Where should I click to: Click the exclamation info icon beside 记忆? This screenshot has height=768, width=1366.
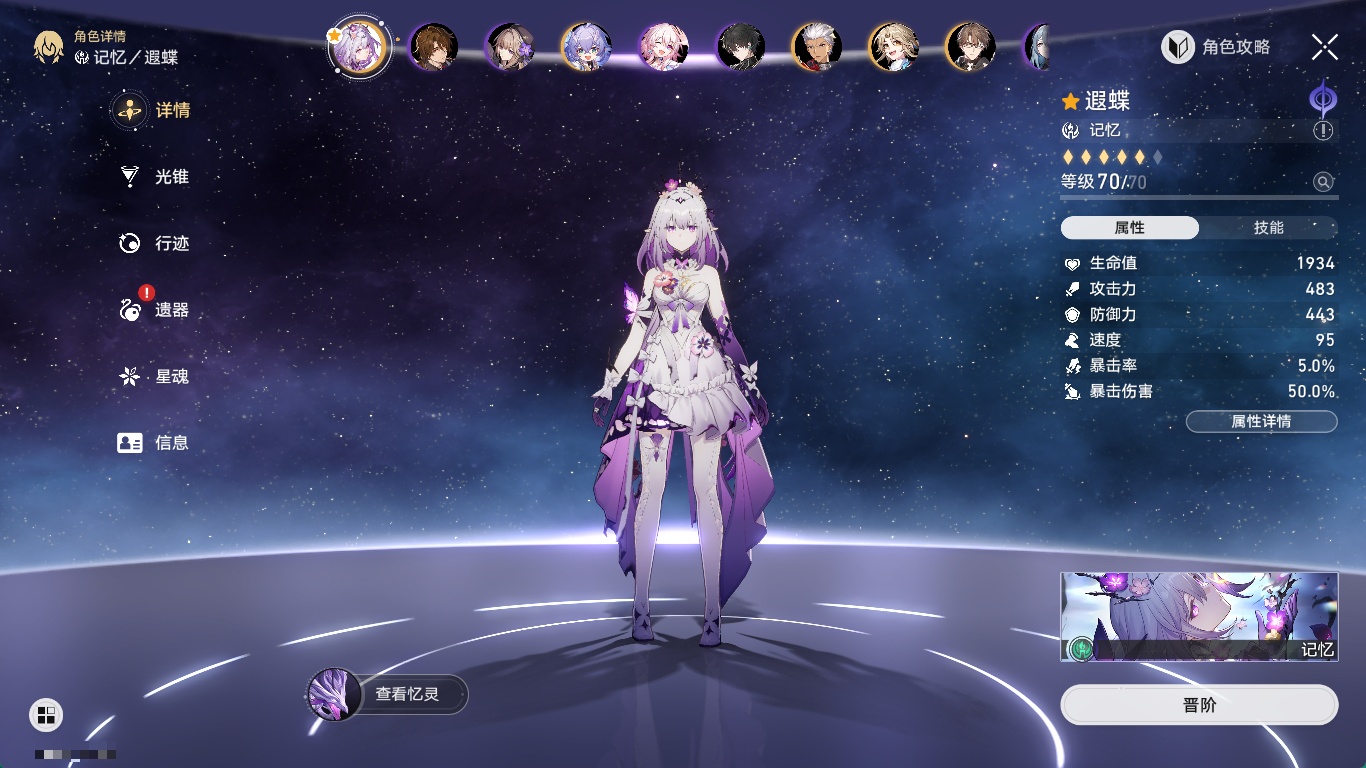tap(1323, 130)
